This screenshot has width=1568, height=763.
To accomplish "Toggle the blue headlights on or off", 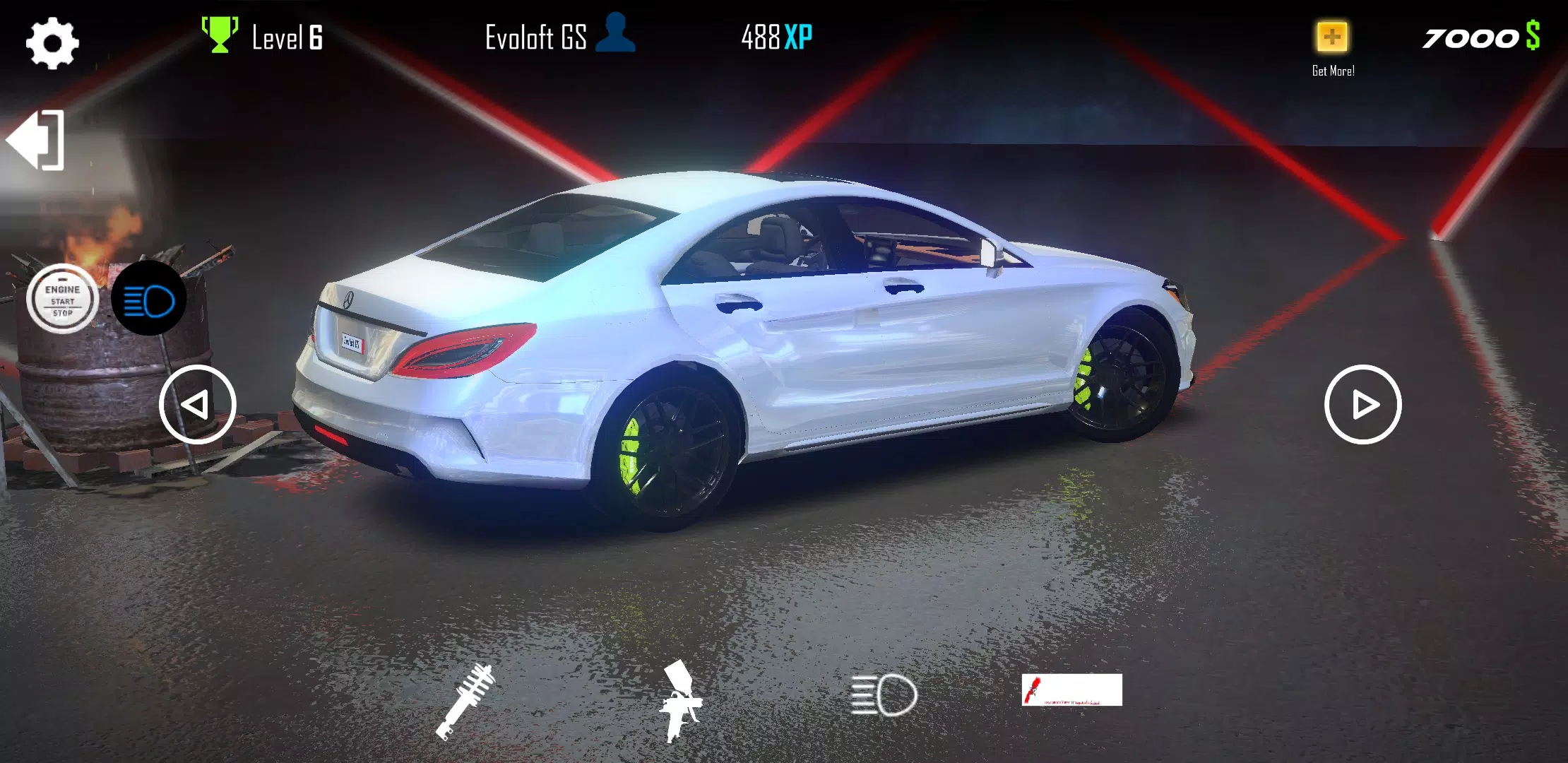I will [x=149, y=298].
